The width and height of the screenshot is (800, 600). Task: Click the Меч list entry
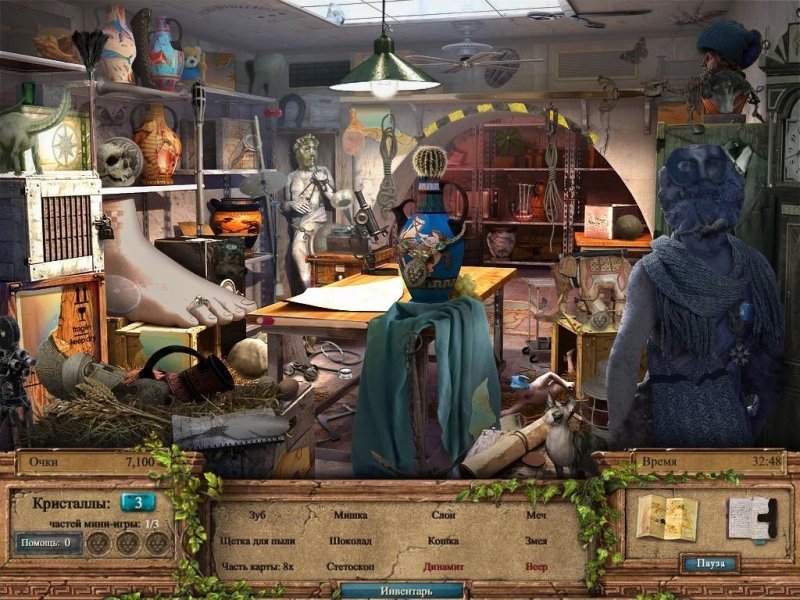[535, 515]
